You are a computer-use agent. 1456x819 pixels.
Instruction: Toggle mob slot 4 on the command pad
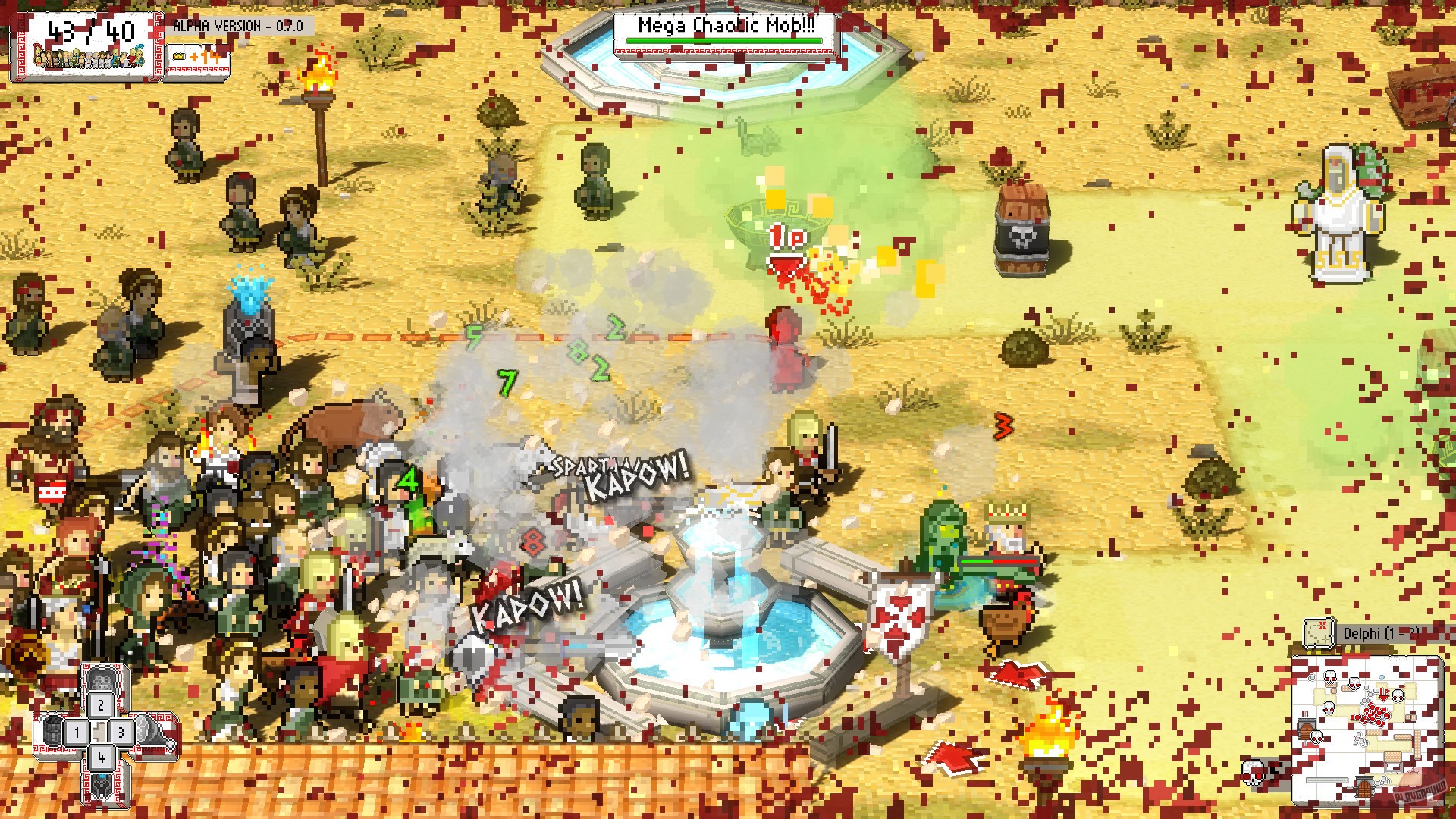pyautogui.click(x=100, y=758)
